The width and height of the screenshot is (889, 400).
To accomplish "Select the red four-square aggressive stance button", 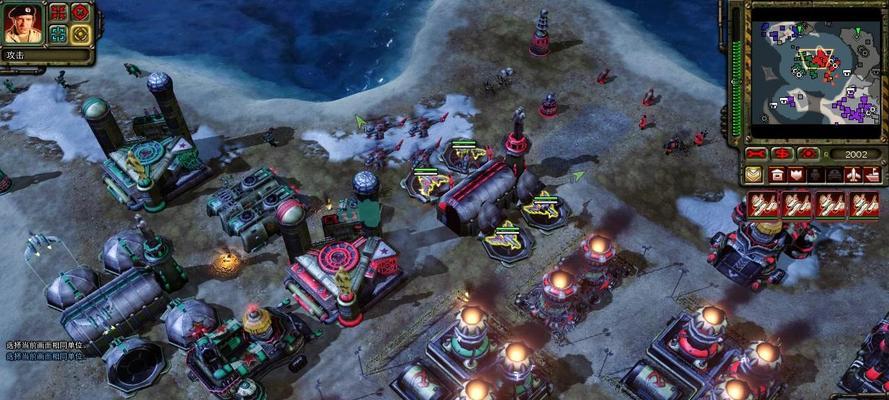I will pos(59,12).
